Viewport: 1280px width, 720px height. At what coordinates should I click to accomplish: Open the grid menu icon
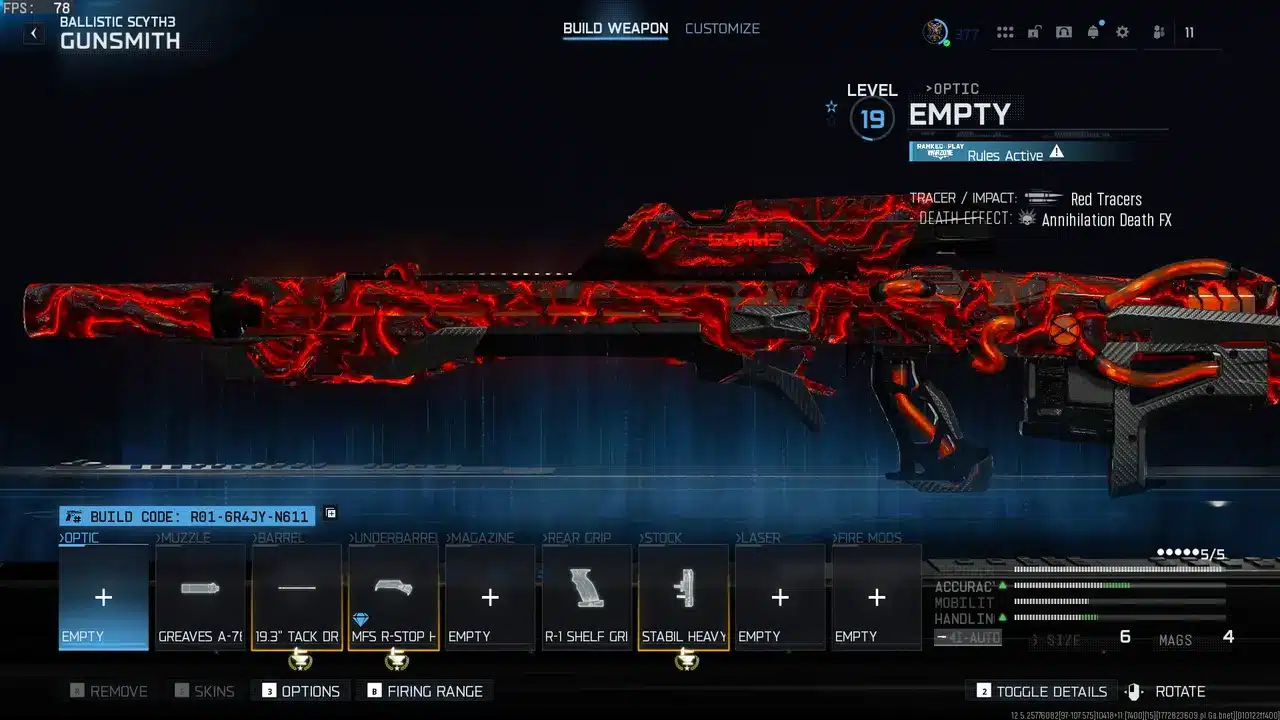coord(1005,32)
